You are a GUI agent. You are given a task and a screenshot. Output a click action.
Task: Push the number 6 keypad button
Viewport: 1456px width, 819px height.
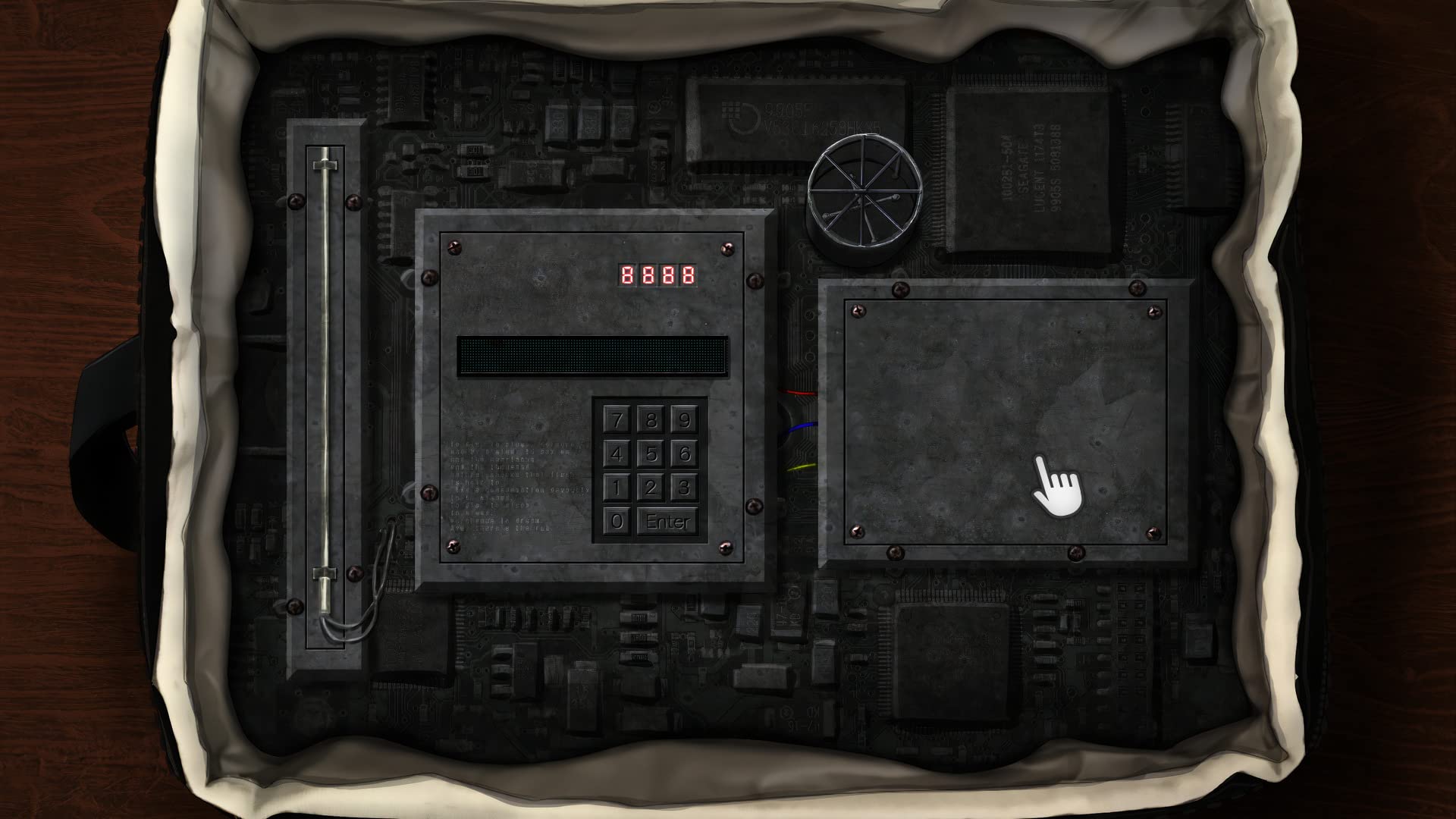tap(684, 454)
